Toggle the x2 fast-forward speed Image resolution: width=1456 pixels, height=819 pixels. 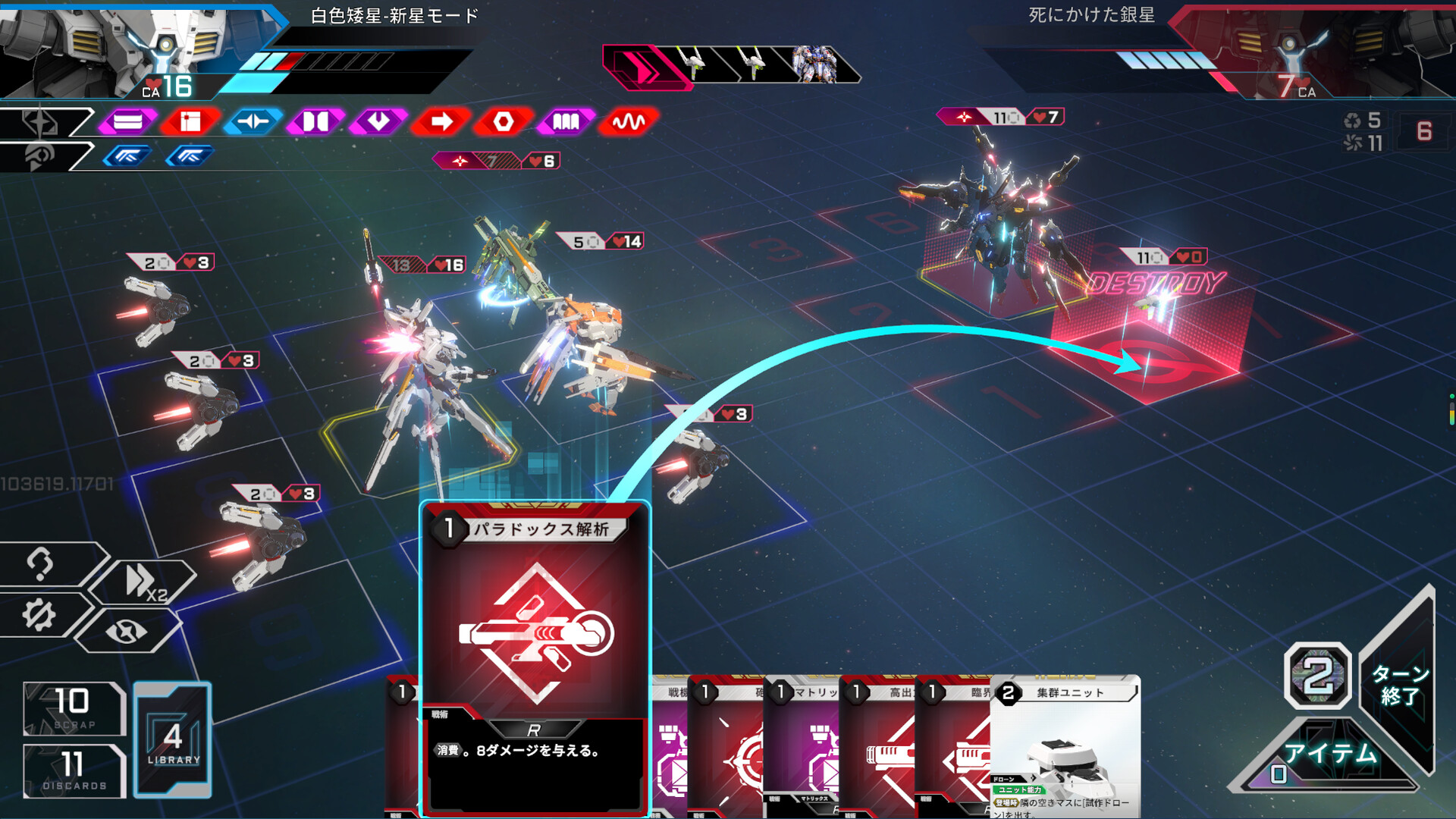pos(144,582)
